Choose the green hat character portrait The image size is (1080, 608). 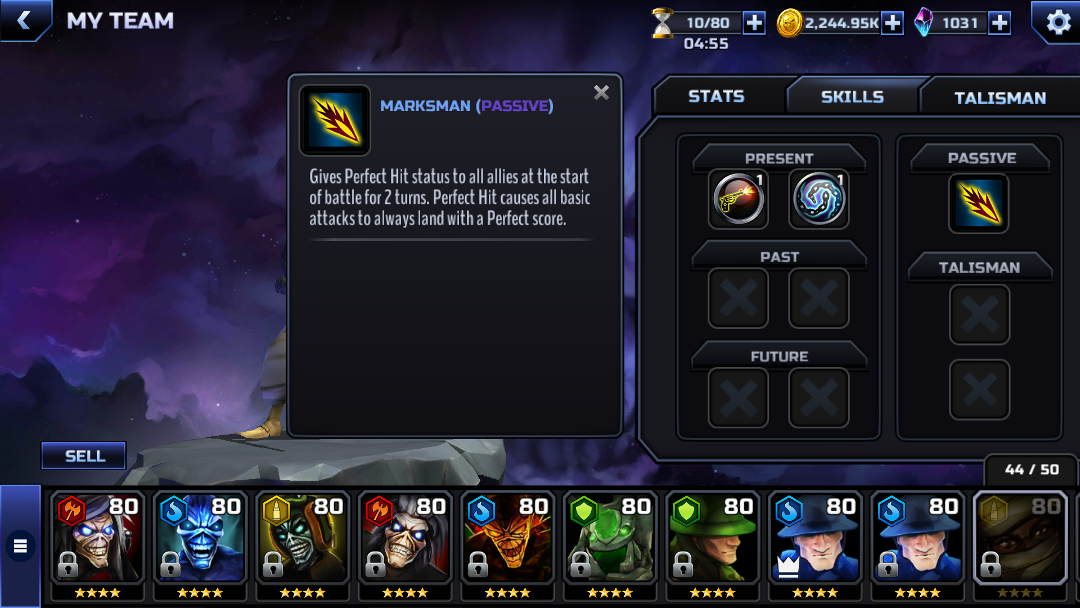click(713, 540)
